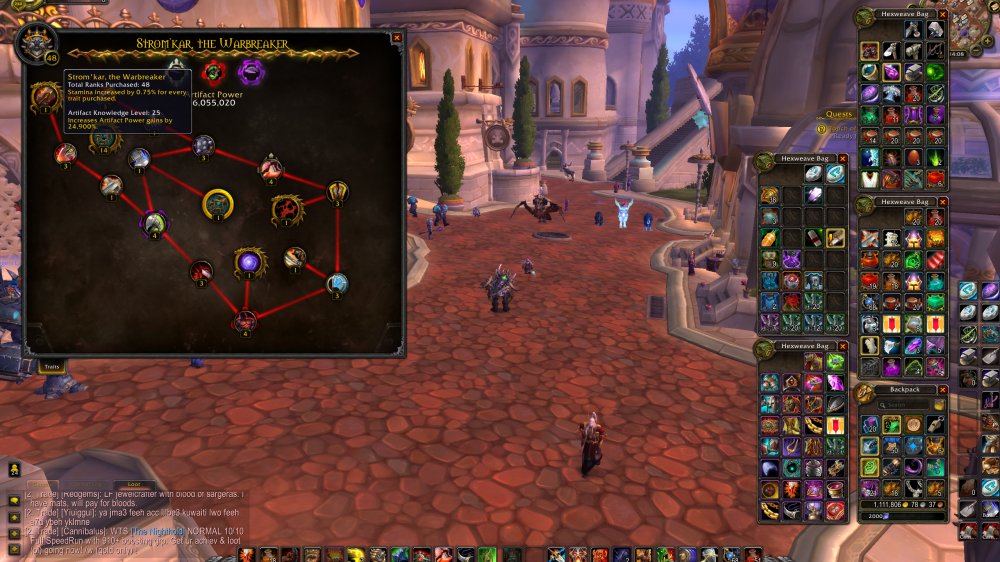Close the Strom'kar artifact window
This screenshot has height=562, width=1000.
point(397,38)
